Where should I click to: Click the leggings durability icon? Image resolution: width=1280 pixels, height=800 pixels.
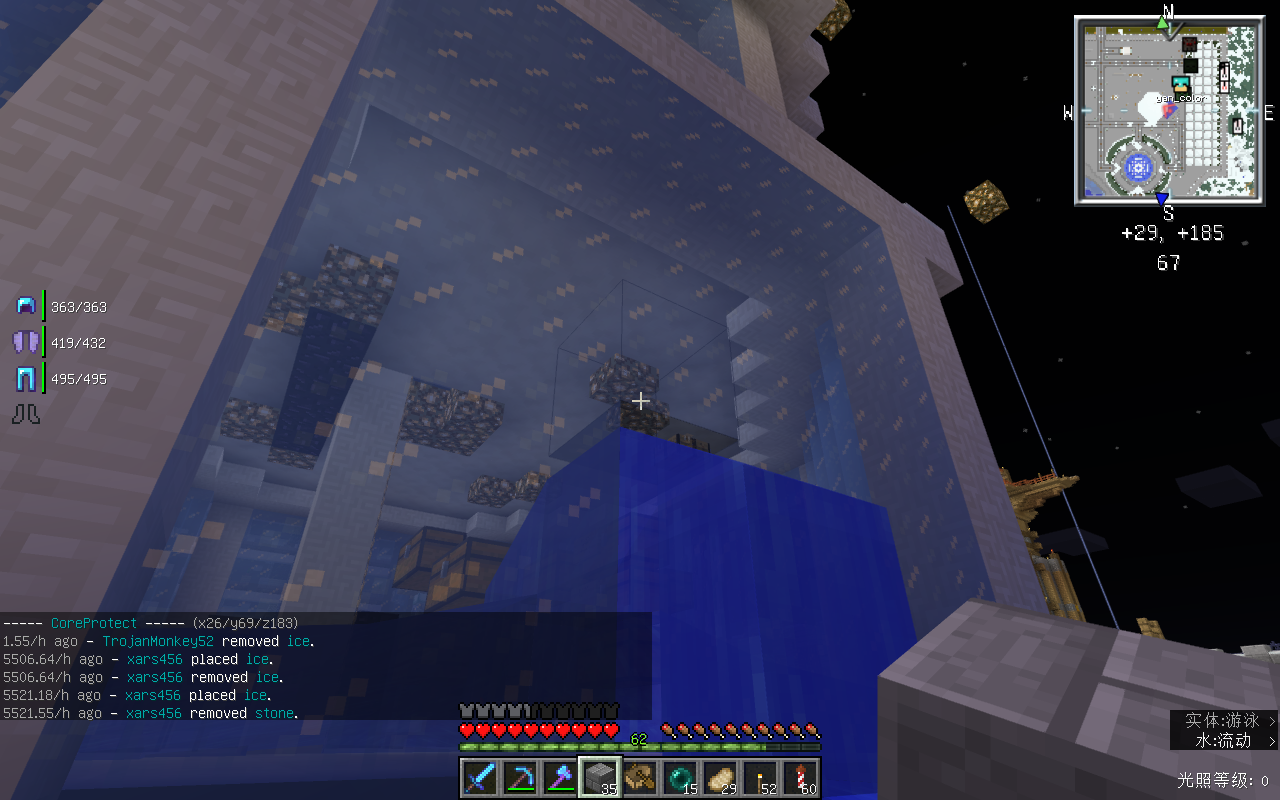[26, 378]
